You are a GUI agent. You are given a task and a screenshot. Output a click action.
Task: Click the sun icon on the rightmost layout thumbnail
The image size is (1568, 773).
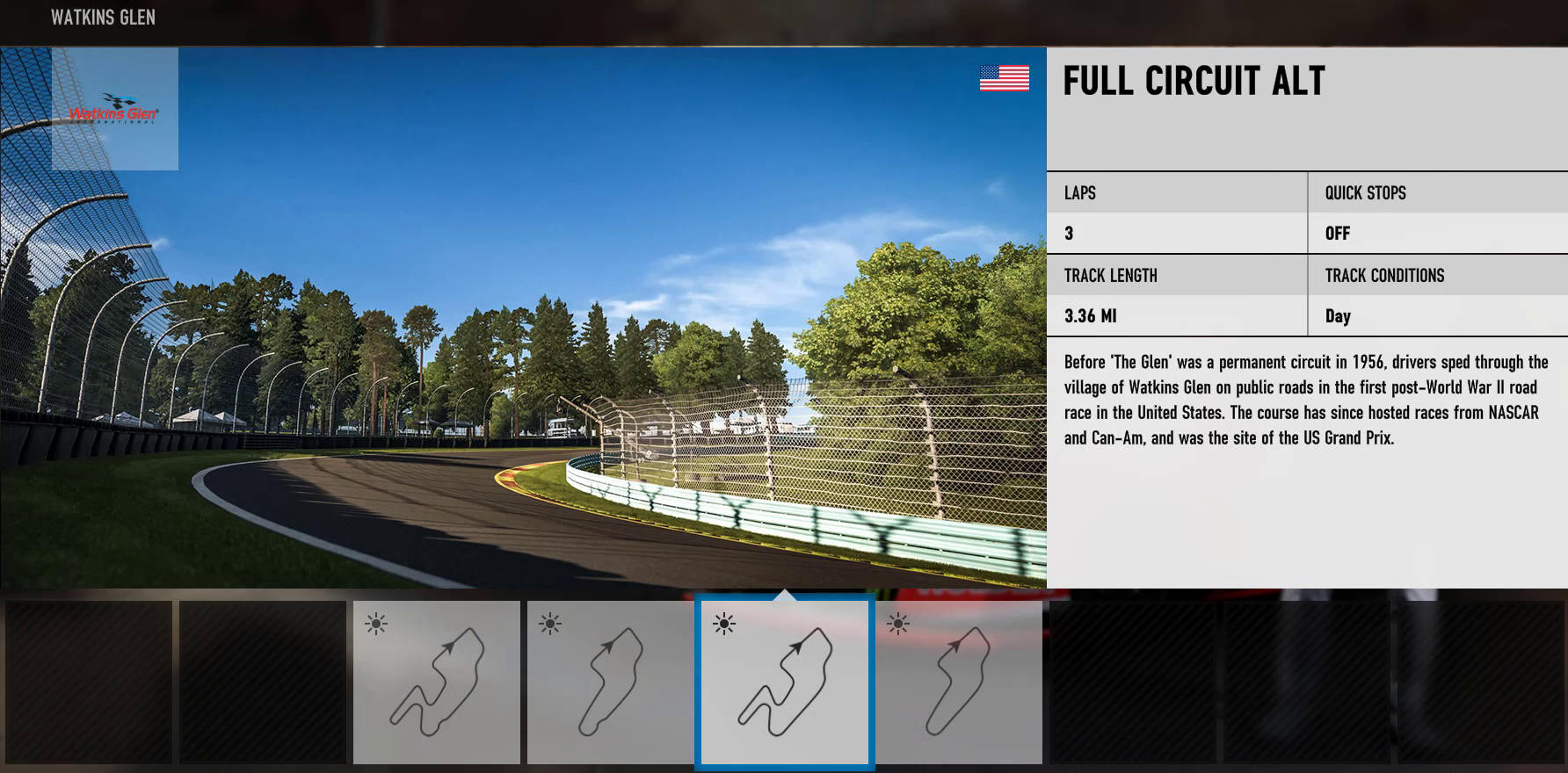(x=899, y=625)
